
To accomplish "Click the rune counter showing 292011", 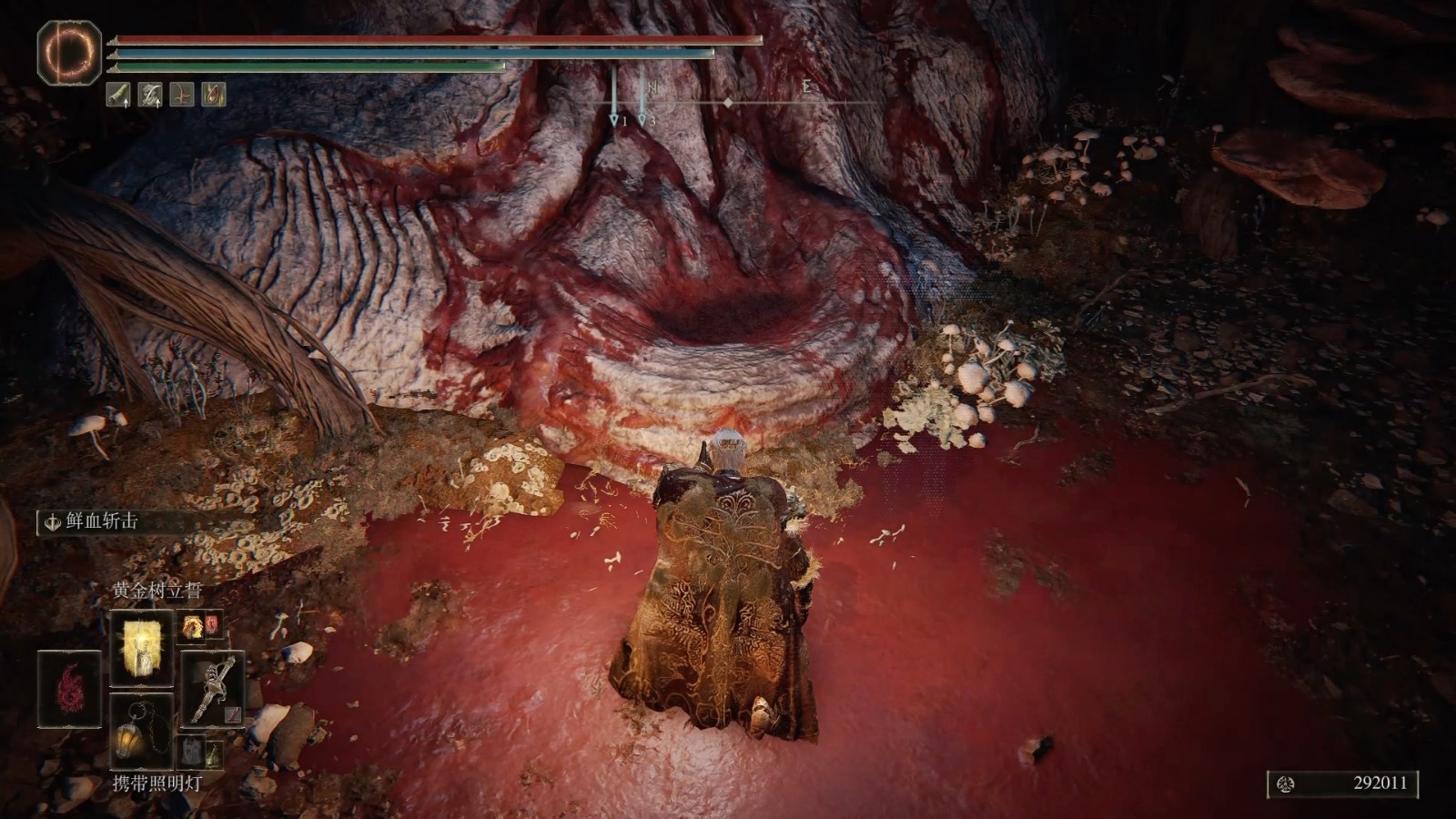I will [x=1342, y=784].
